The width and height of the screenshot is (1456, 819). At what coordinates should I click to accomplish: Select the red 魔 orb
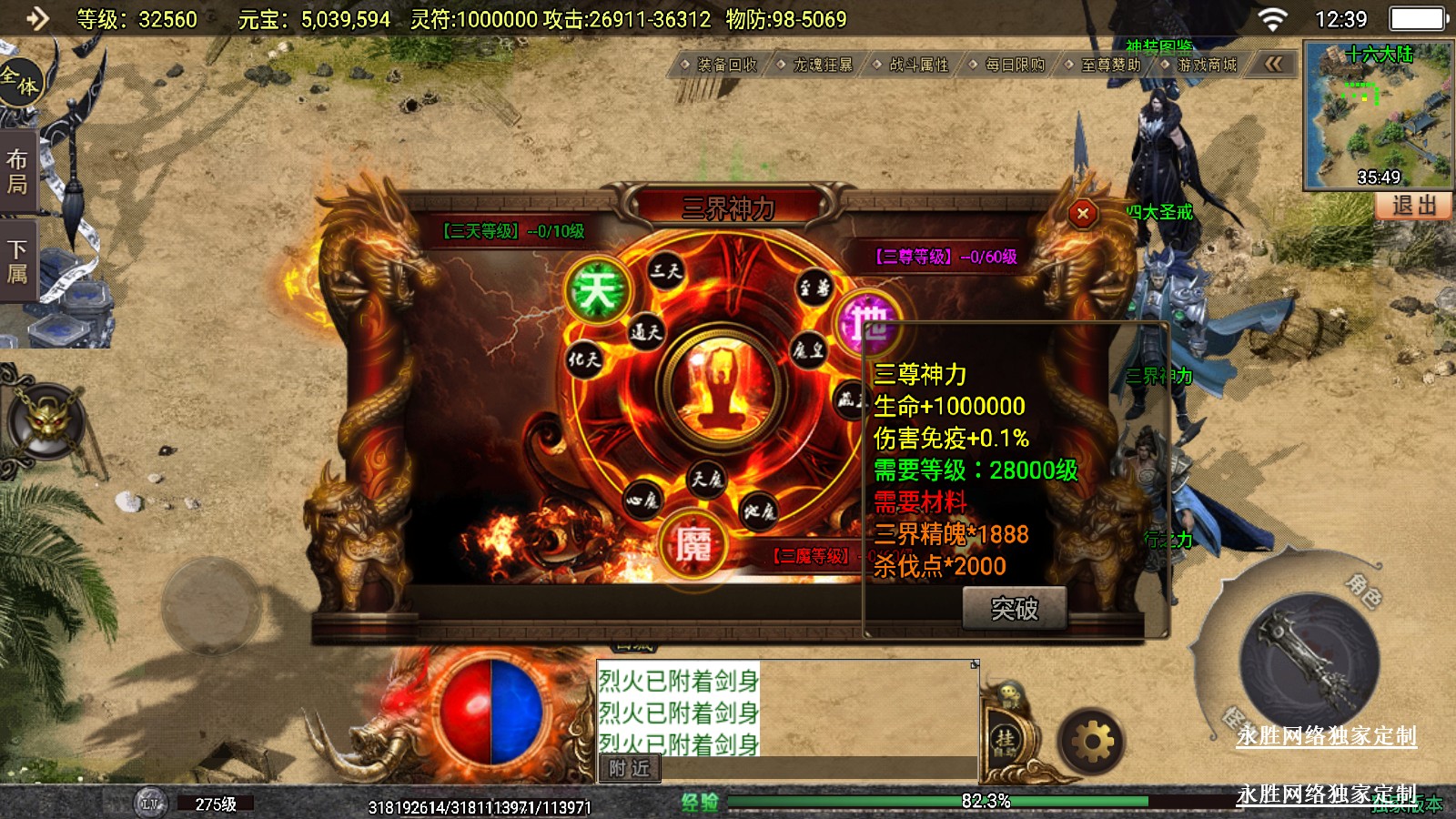click(693, 545)
